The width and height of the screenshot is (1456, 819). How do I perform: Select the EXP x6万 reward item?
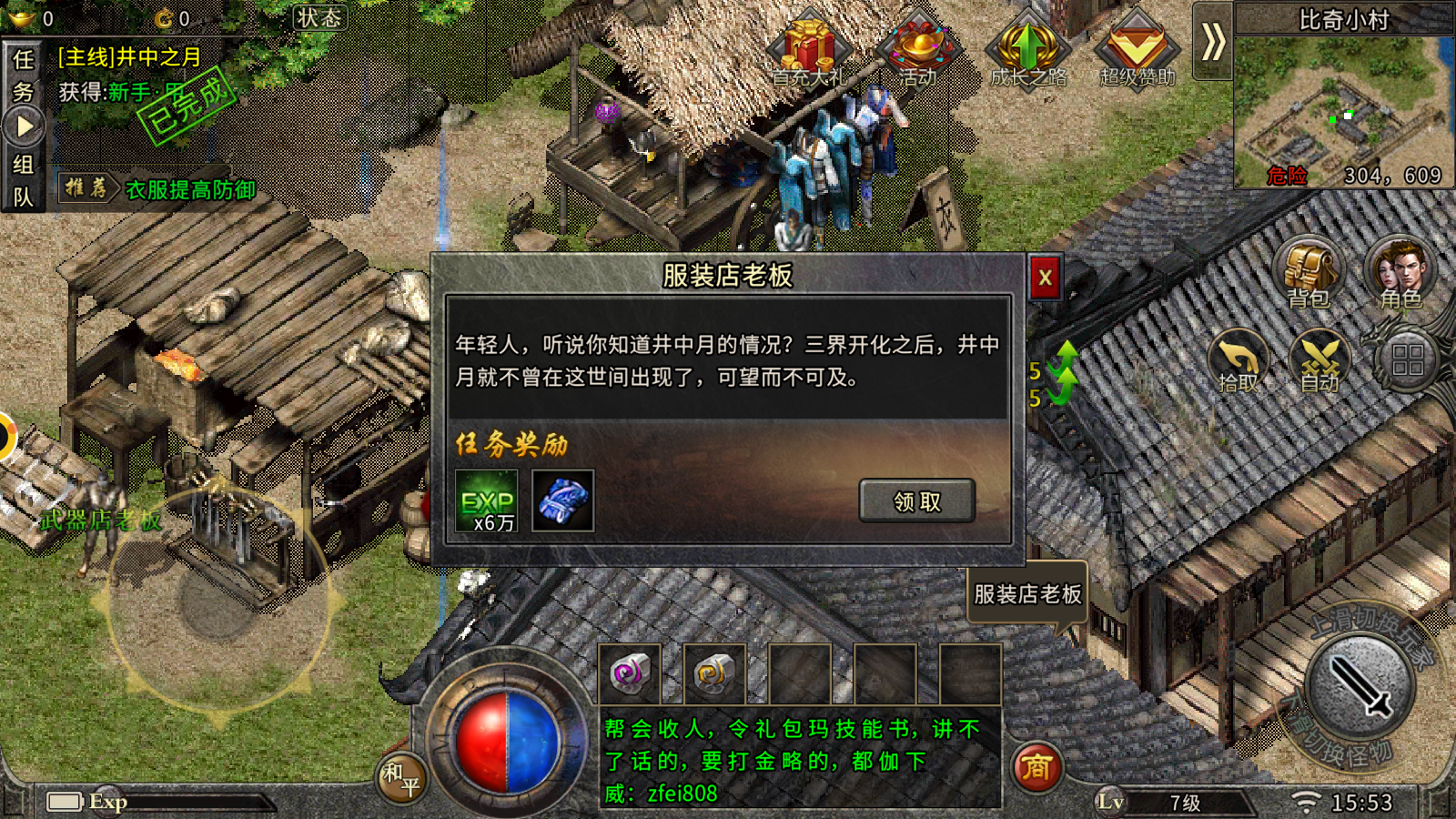(485, 502)
